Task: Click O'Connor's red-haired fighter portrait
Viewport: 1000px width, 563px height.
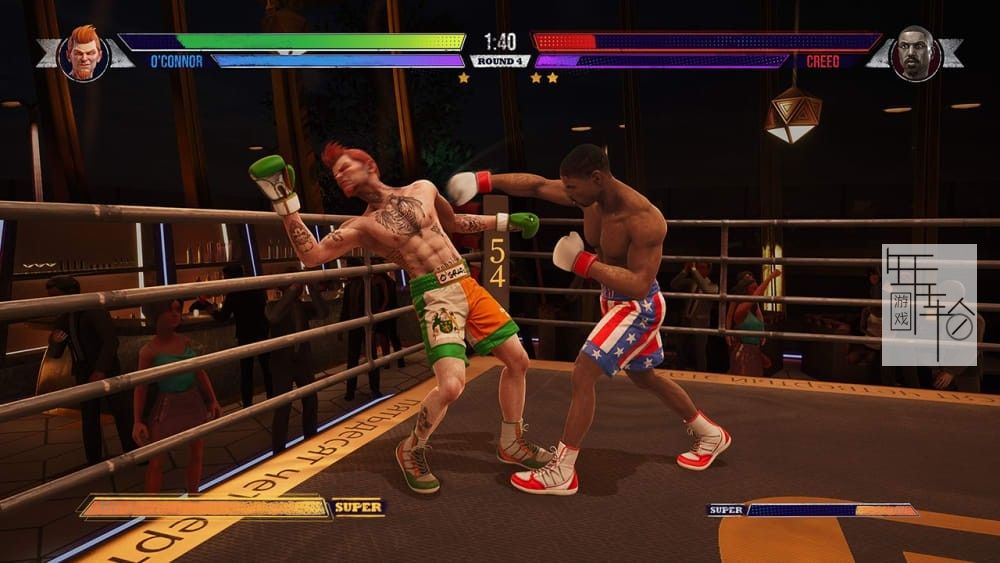Action: 83,53
